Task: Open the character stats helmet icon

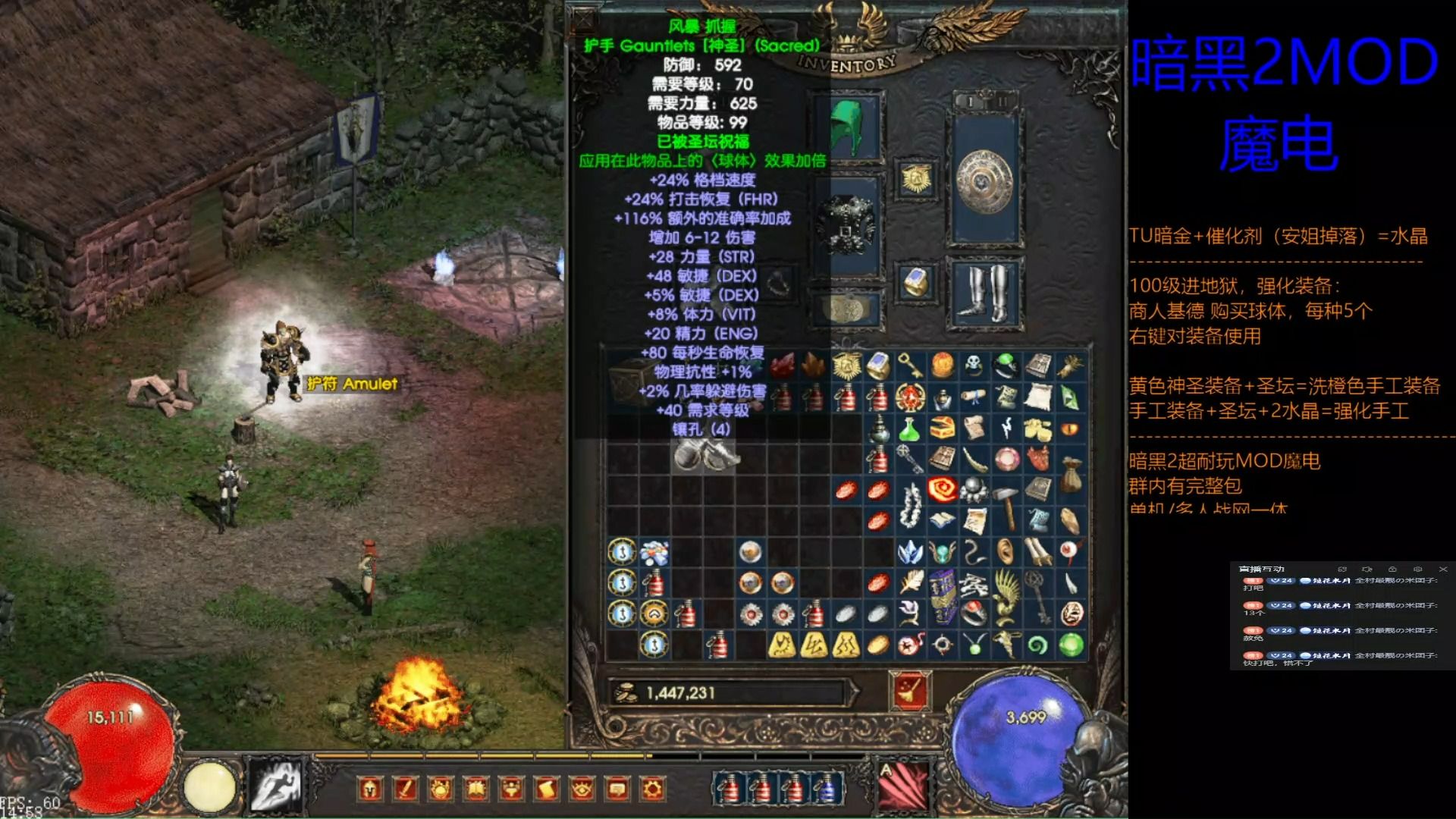Action: (370, 789)
